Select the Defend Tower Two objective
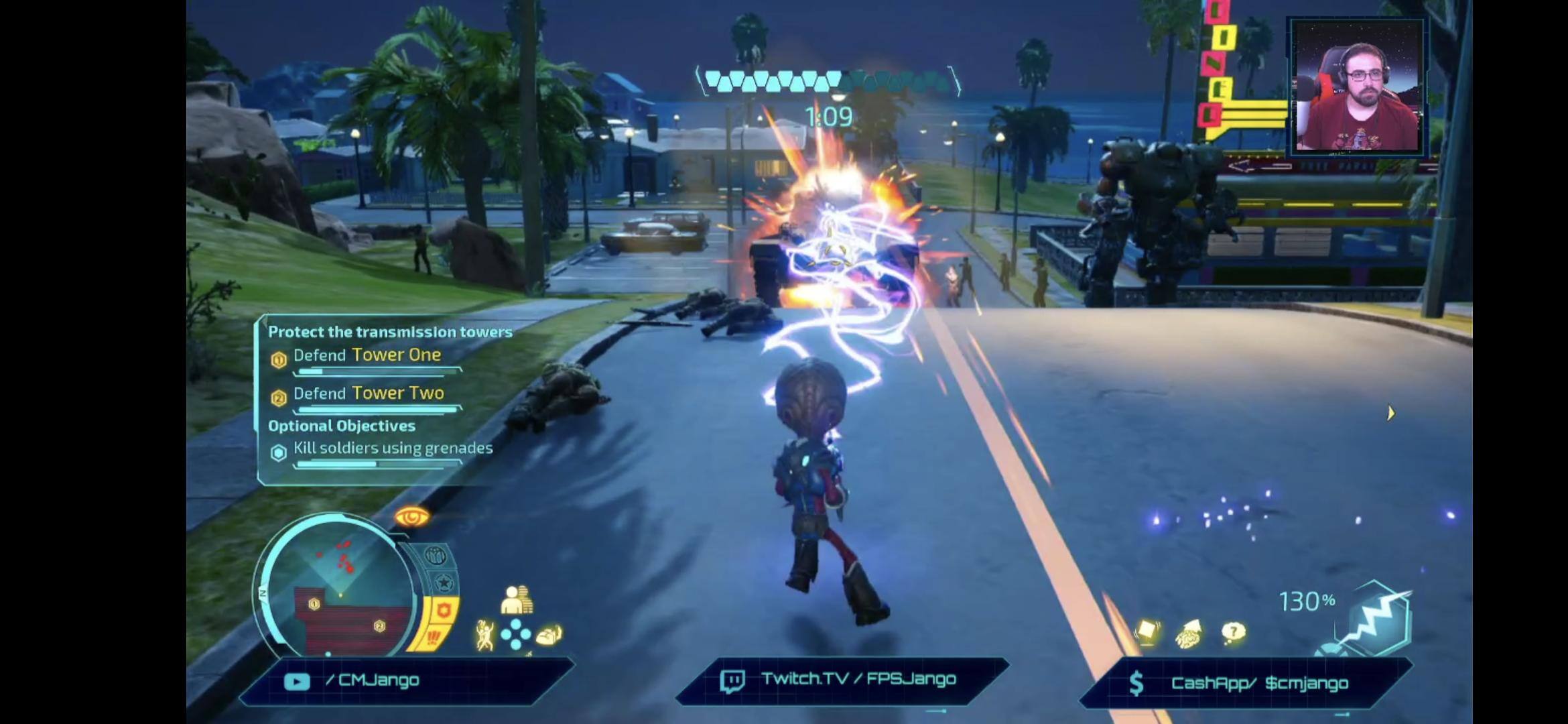 pos(369,394)
